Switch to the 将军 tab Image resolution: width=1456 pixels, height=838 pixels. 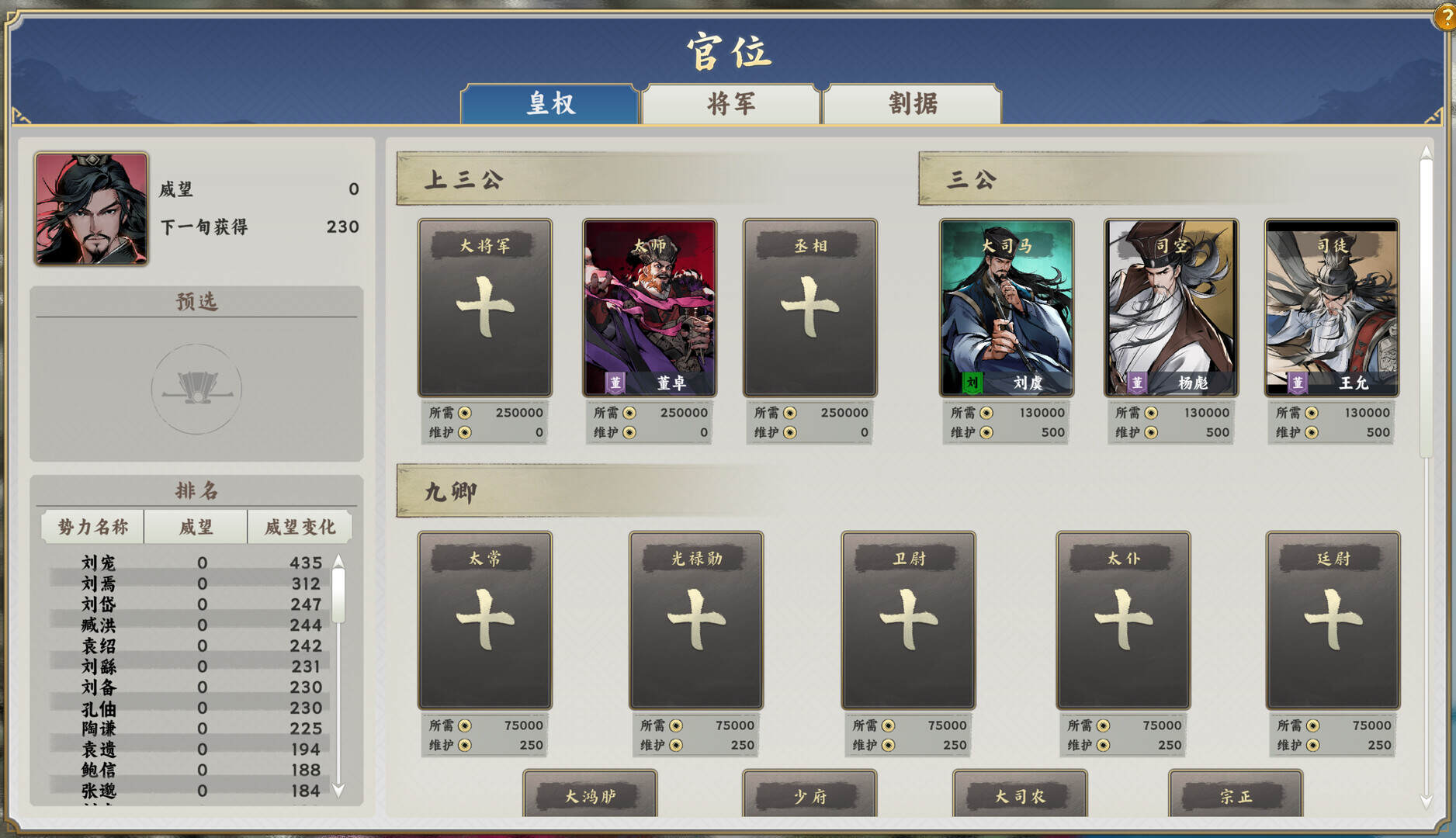pos(730,103)
